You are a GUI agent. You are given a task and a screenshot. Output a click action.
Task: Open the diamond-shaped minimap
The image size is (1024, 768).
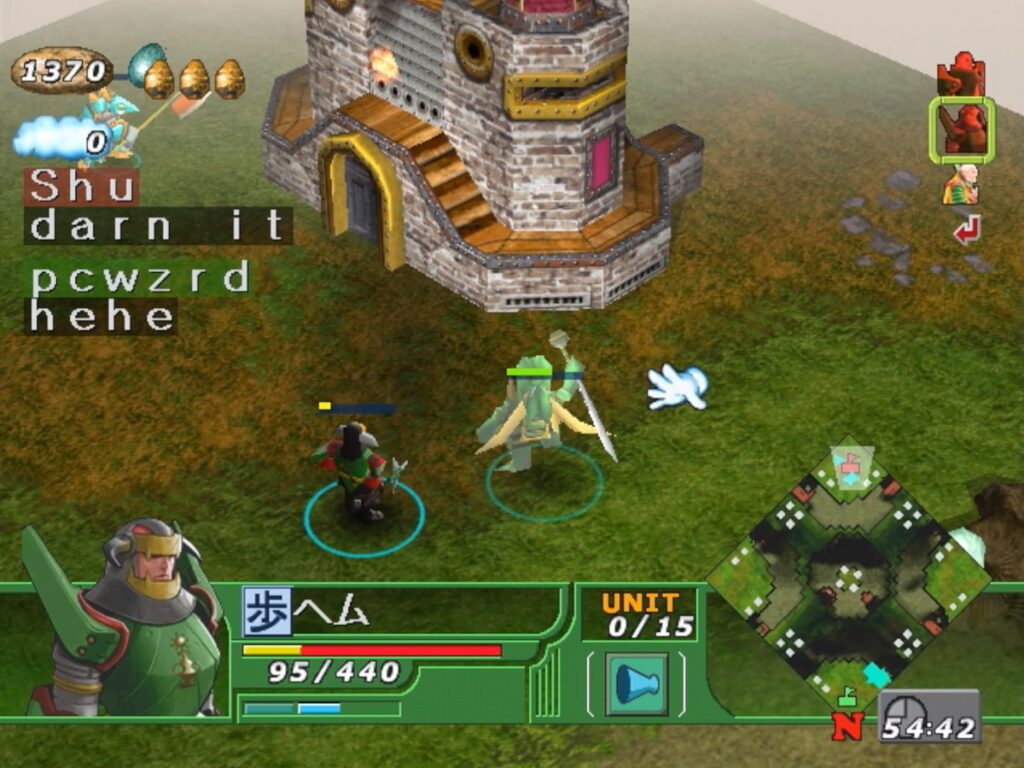pyautogui.click(x=848, y=578)
